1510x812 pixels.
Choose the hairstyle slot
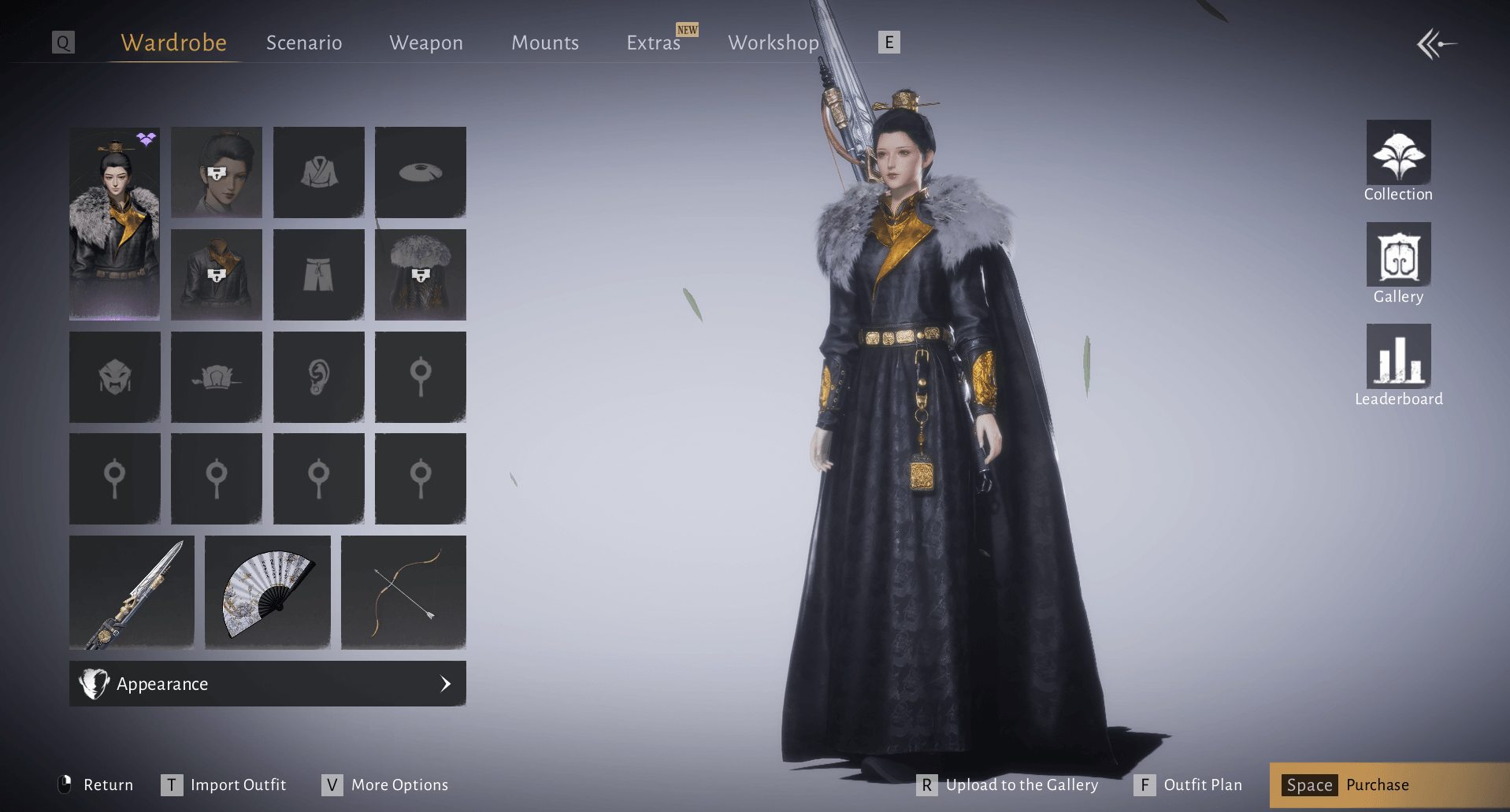pos(217,172)
